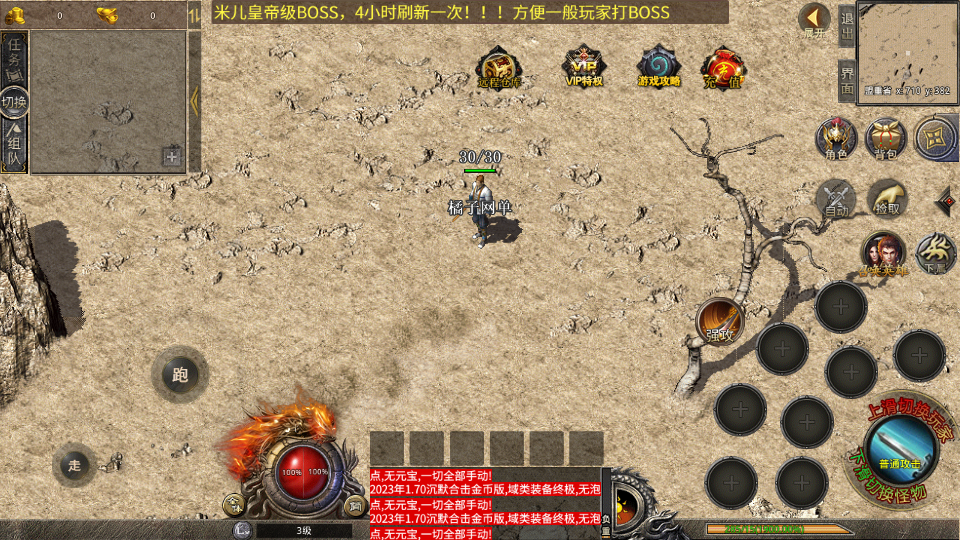This screenshot has height=540, width=960.
Task: Open the 充值 recharge shop
Action: pos(722,66)
